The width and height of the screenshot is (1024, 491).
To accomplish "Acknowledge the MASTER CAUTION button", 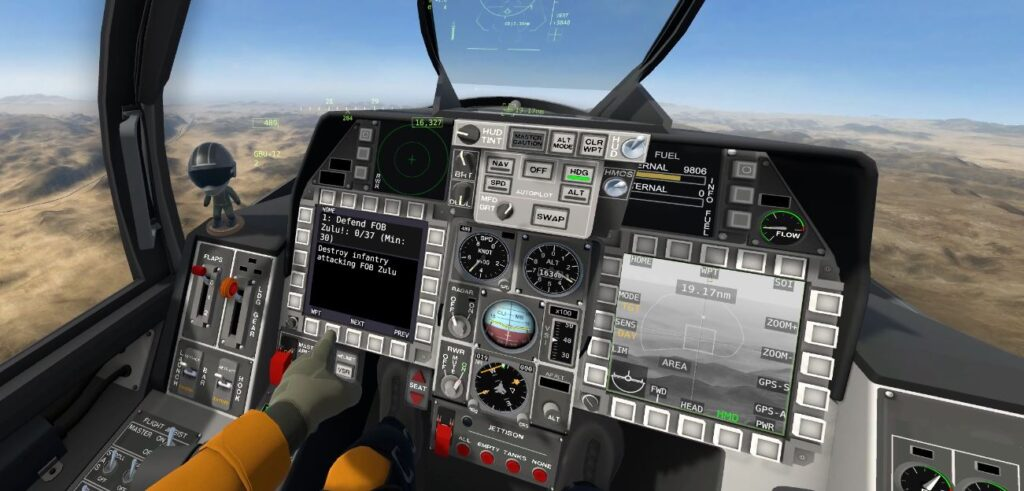I will 526,140.
